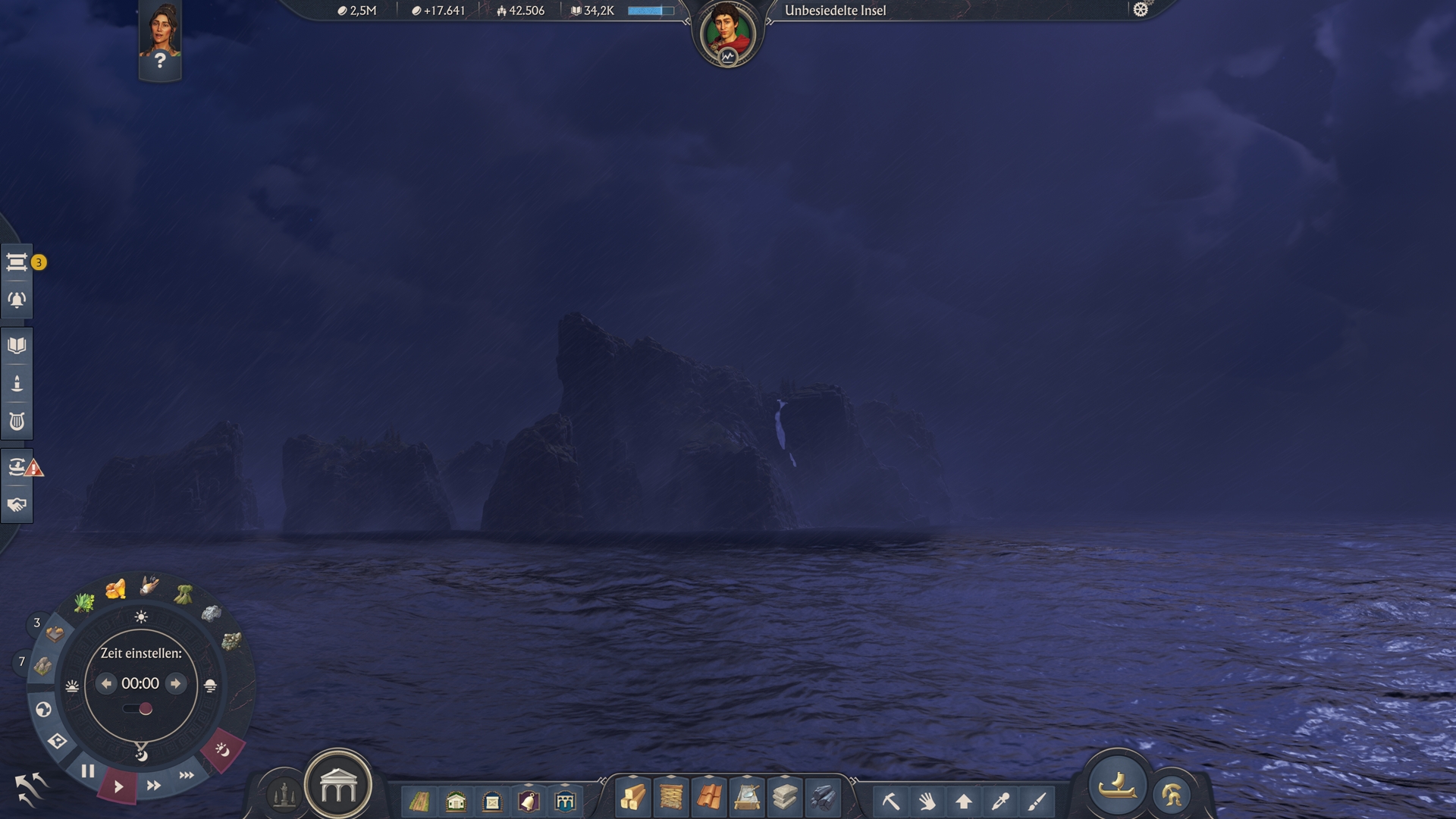Set game speed to double fast-forward
Screen dimensions: 1456x819
154,786
